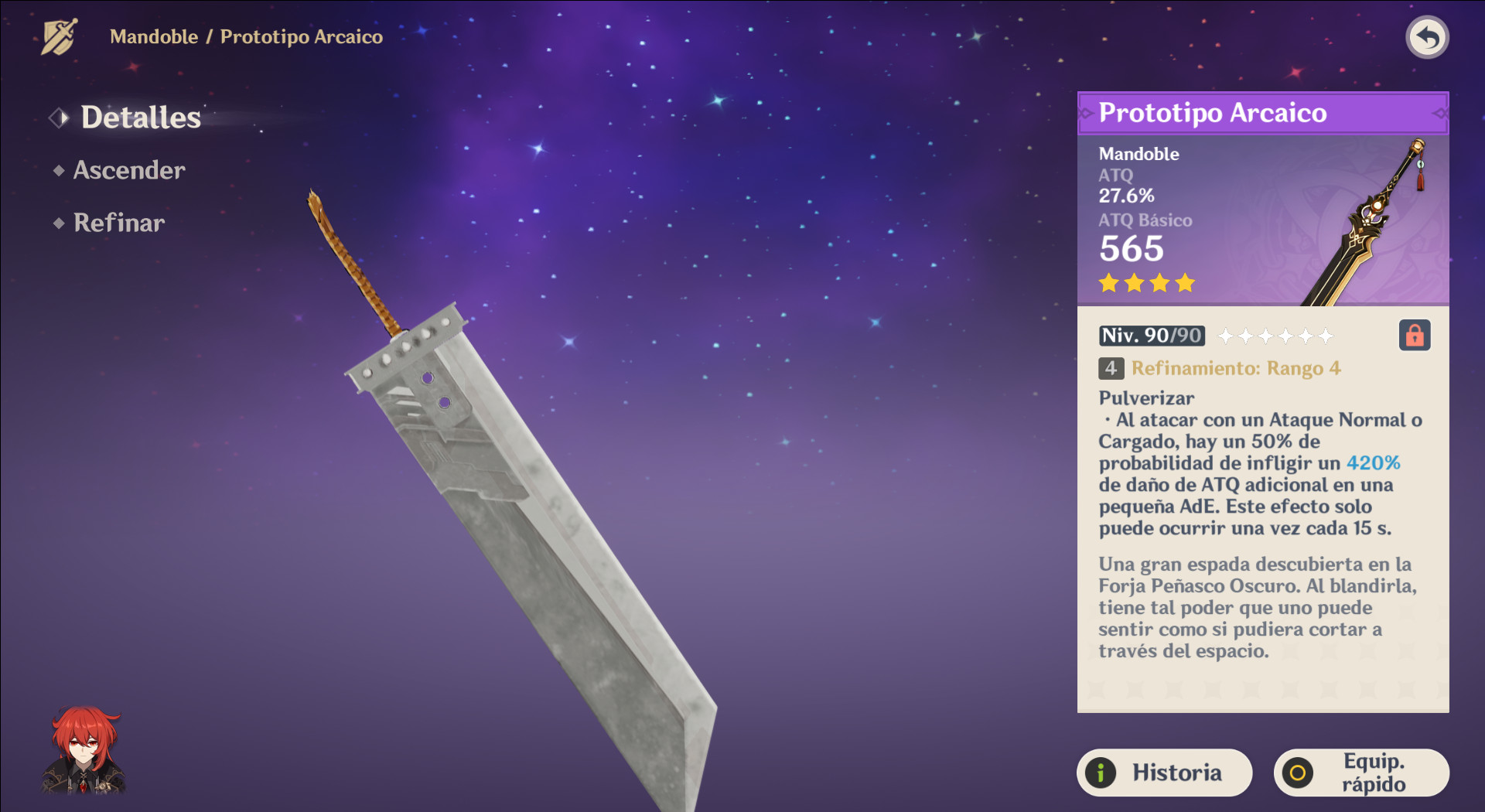The height and width of the screenshot is (812, 1485).
Task: Select Detalles in the sidebar
Action: (x=141, y=118)
